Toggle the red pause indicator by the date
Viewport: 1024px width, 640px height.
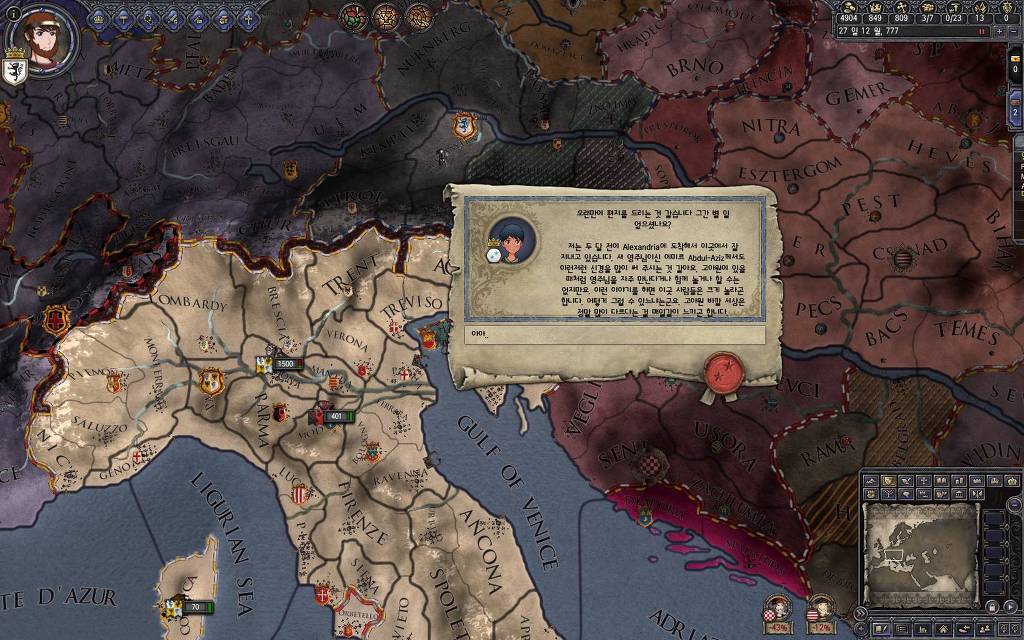(982, 31)
